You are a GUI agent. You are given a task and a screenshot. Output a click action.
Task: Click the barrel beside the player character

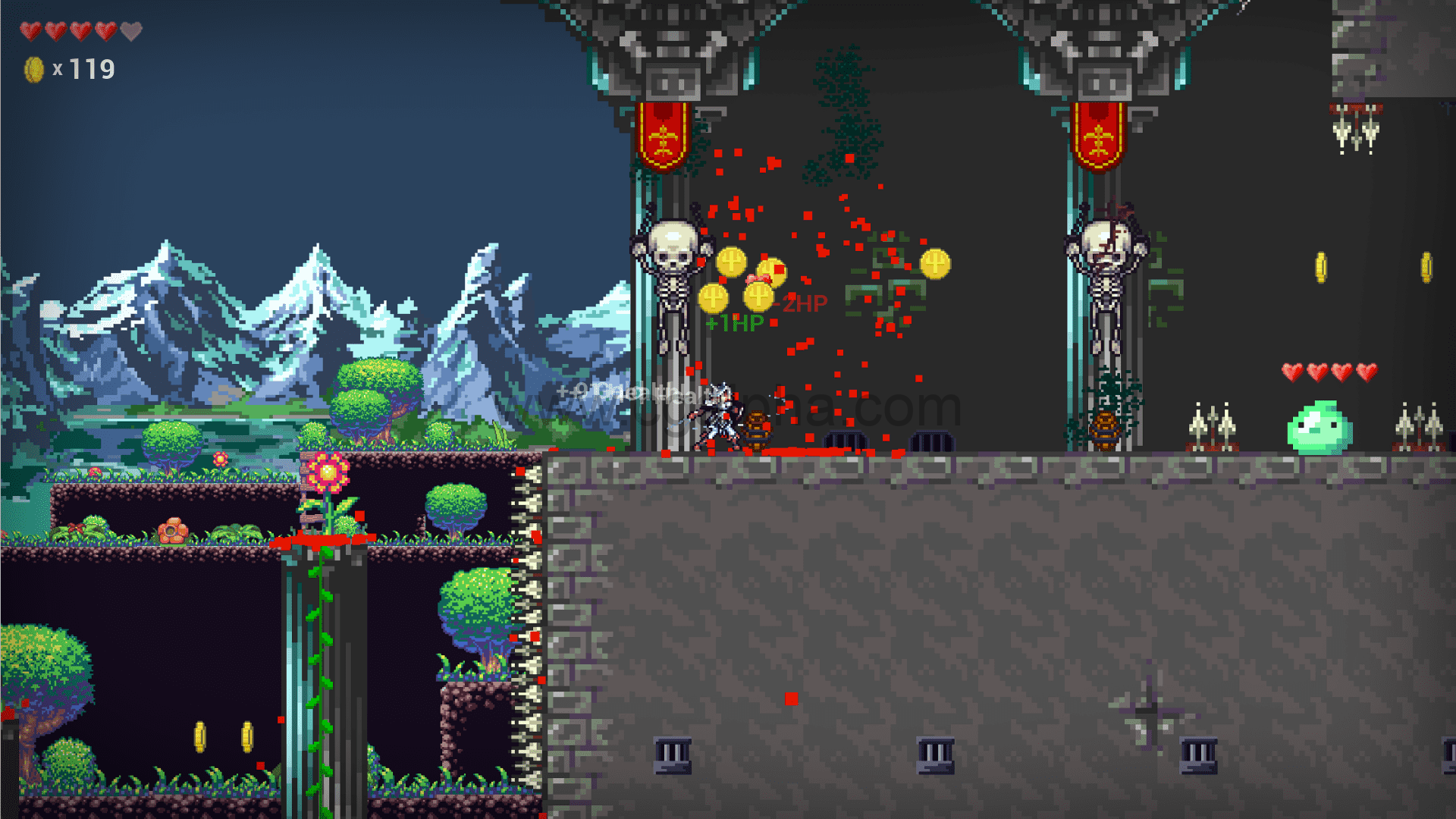click(755, 433)
